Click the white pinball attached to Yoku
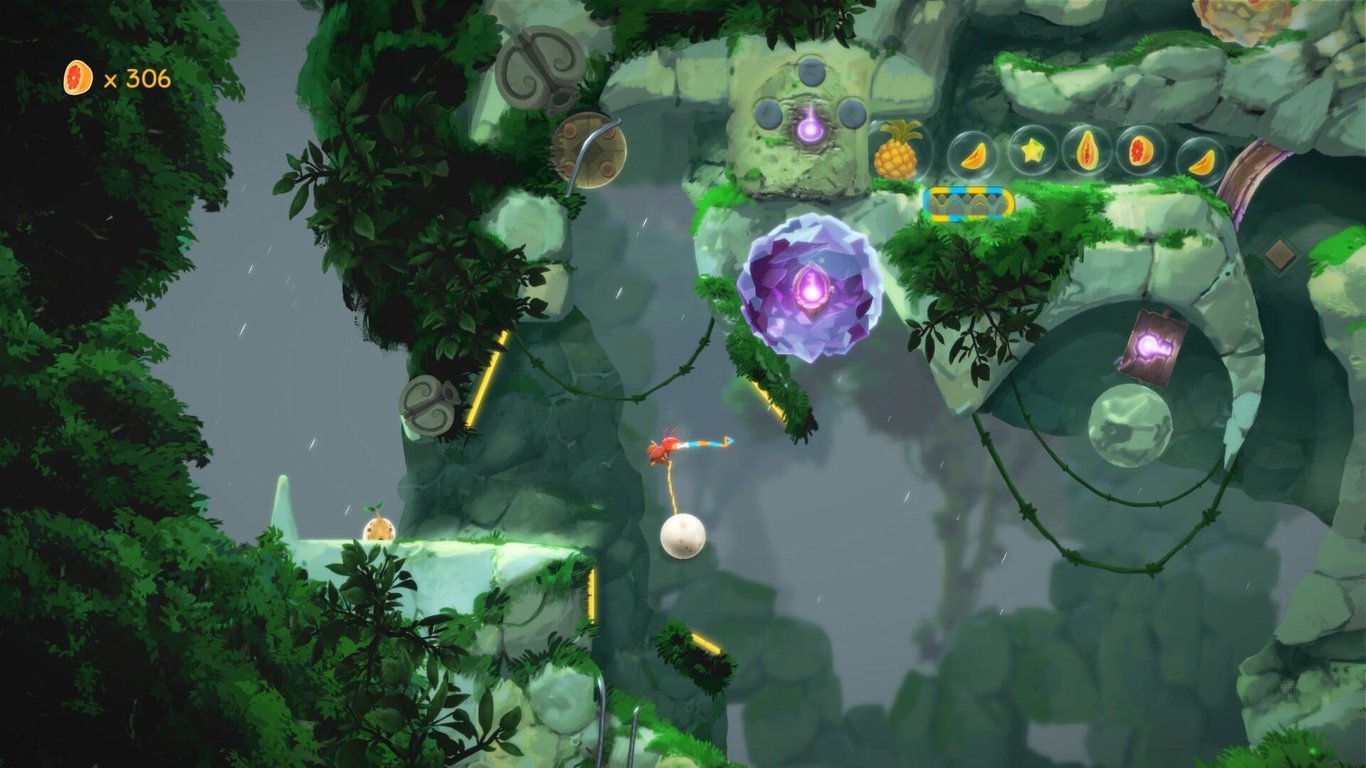 coord(680,539)
